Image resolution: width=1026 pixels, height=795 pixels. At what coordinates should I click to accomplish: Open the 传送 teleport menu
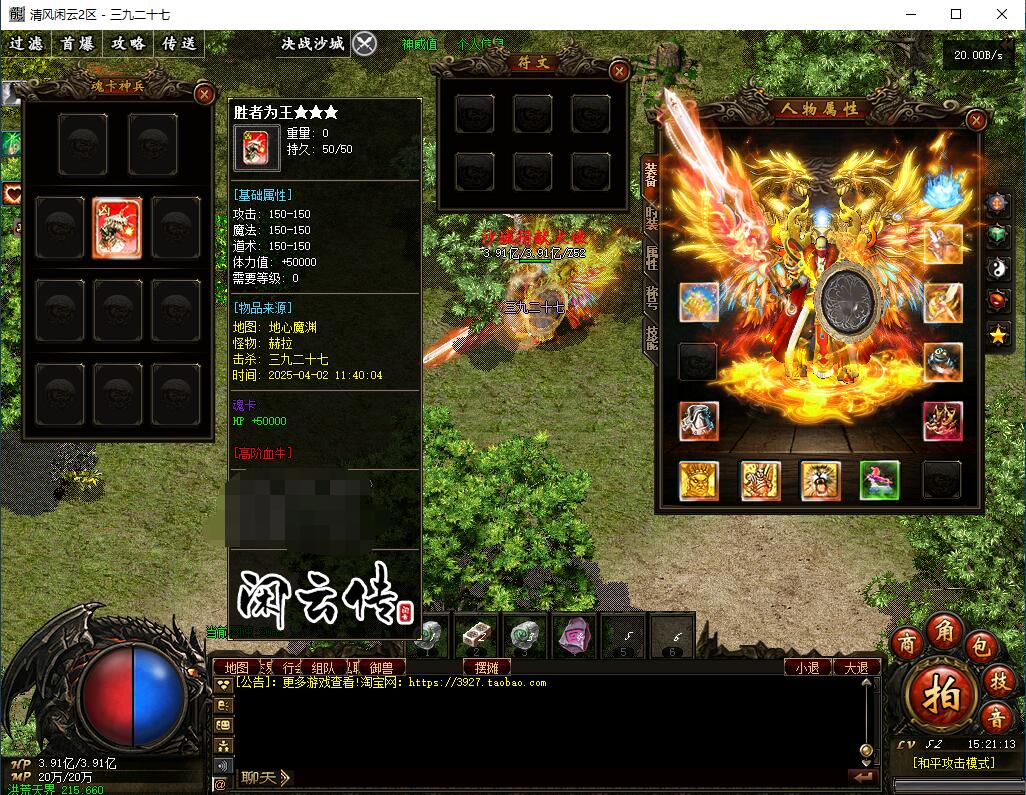click(179, 43)
